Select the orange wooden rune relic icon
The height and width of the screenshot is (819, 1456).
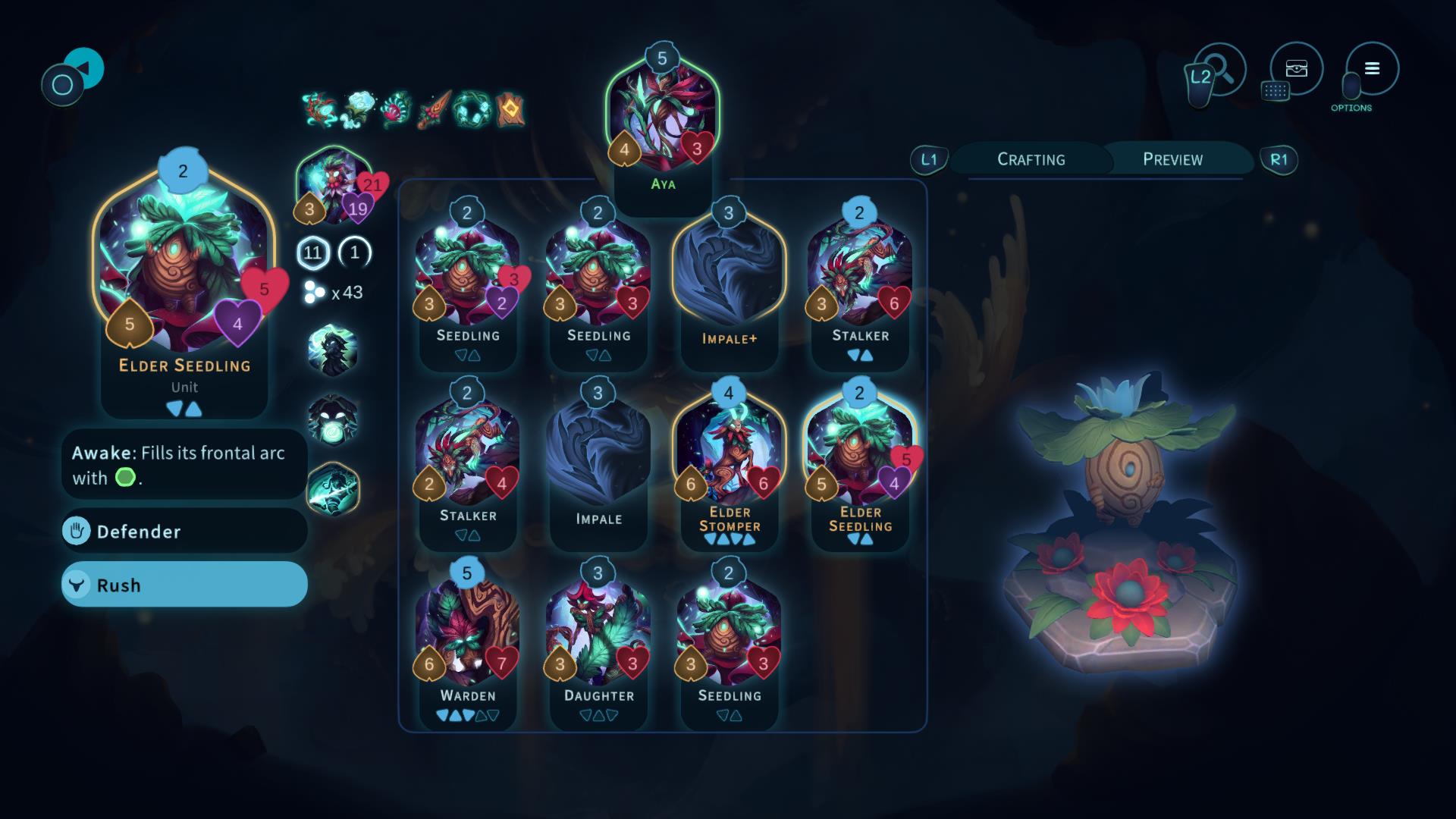pos(510,110)
